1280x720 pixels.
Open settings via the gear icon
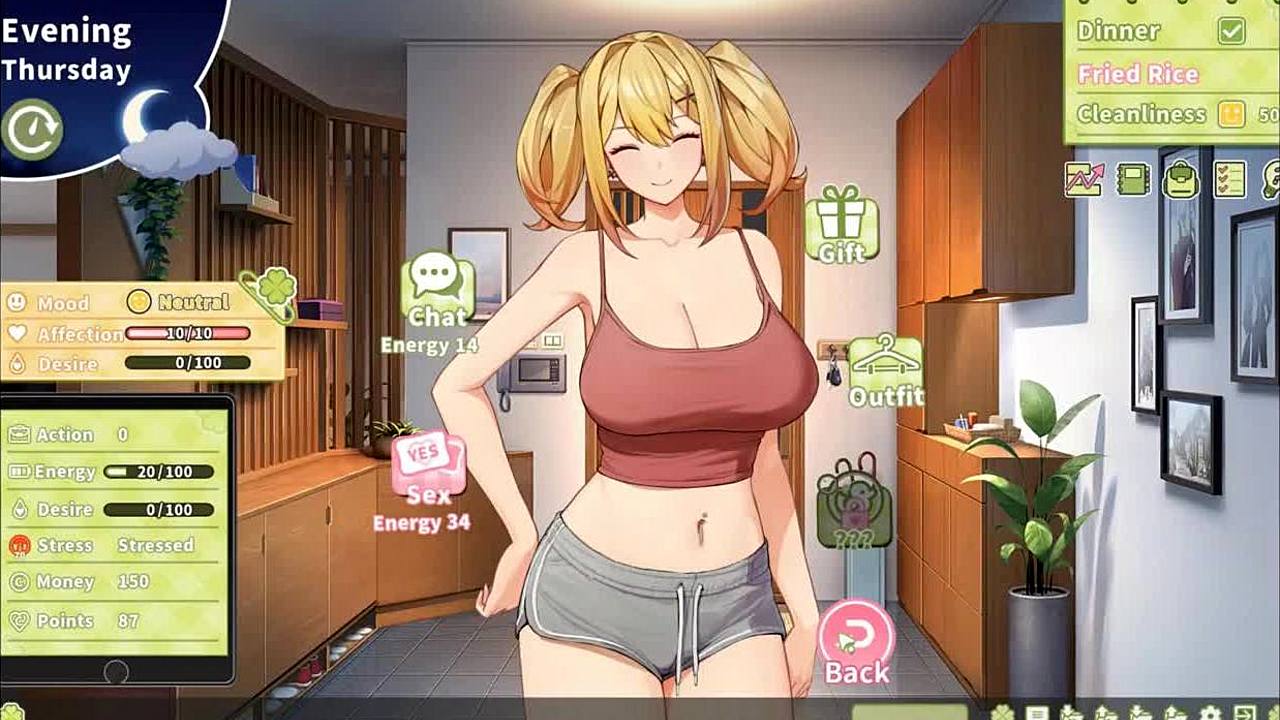tap(1210, 713)
